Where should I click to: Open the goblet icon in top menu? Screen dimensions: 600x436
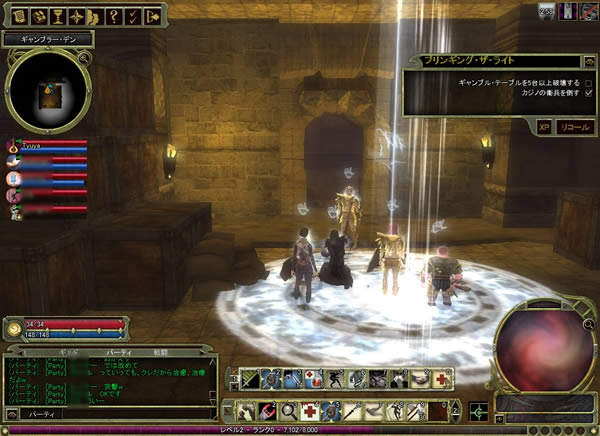coord(57,16)
